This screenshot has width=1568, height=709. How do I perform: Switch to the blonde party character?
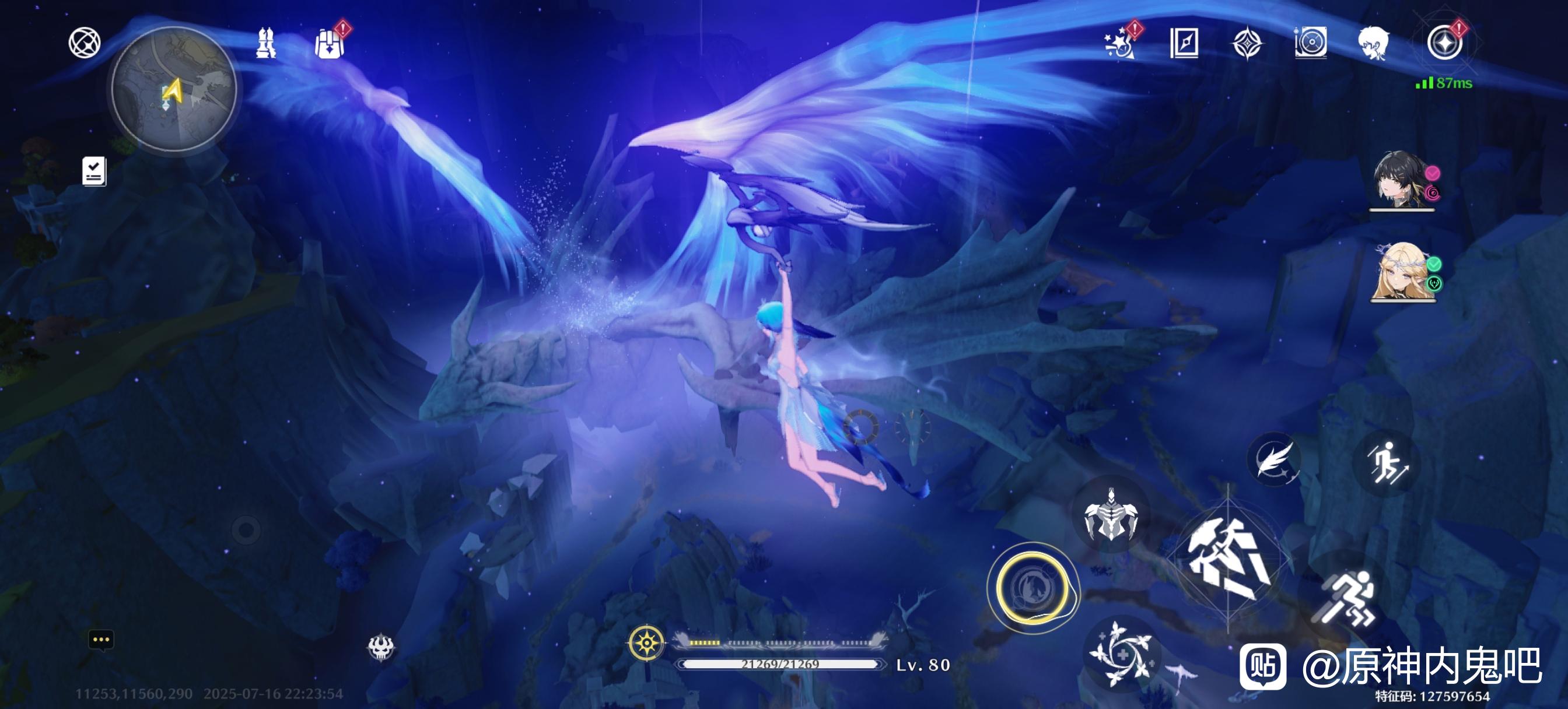pos(1402,272)
